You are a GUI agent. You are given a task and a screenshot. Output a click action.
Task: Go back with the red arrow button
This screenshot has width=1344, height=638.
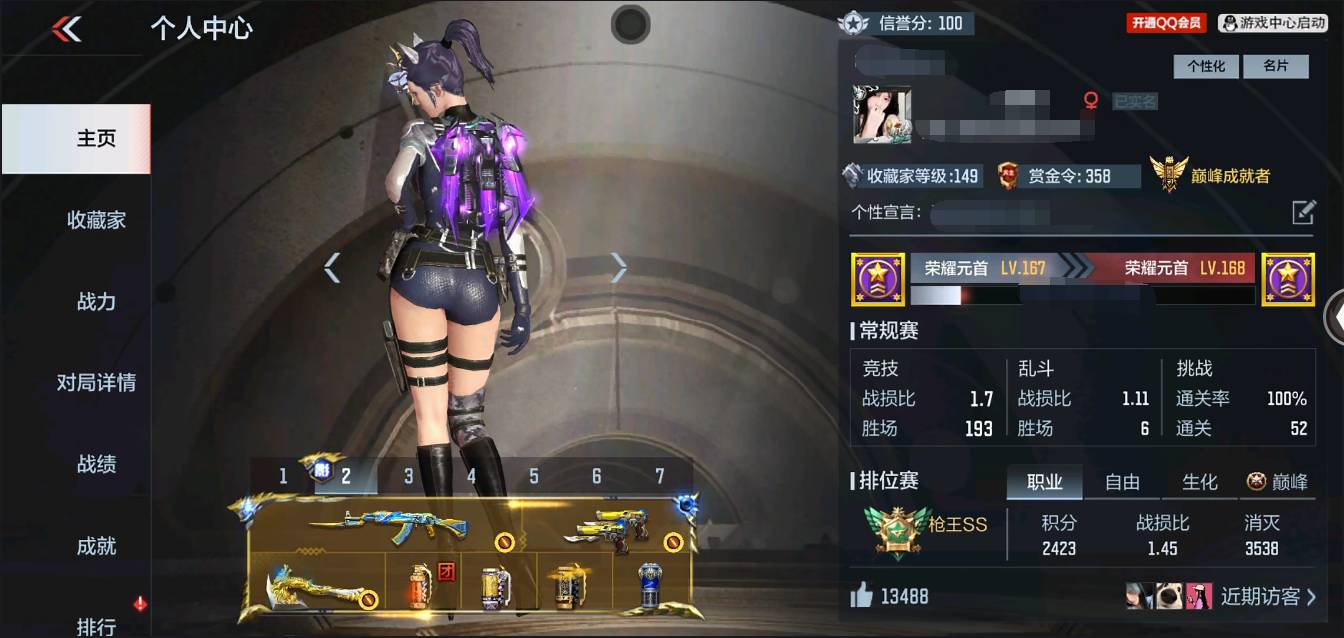pyautogui.click(x=67, y=30)
